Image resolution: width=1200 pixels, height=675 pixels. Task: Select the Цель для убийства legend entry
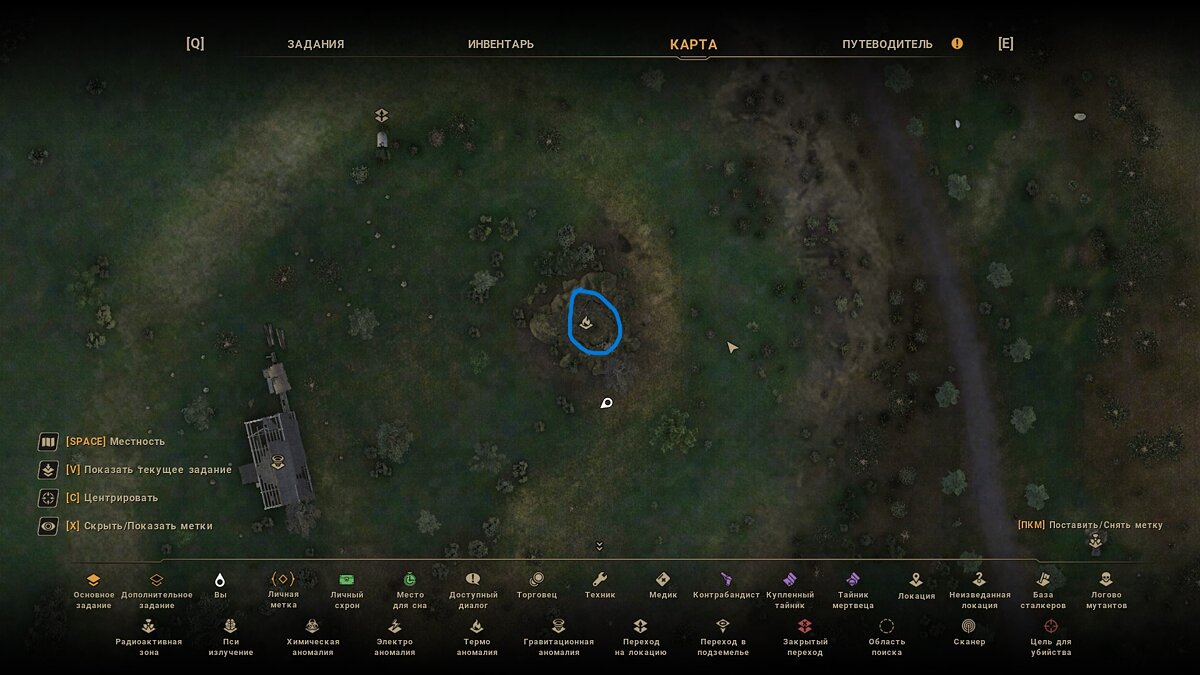click(1050, 626)
